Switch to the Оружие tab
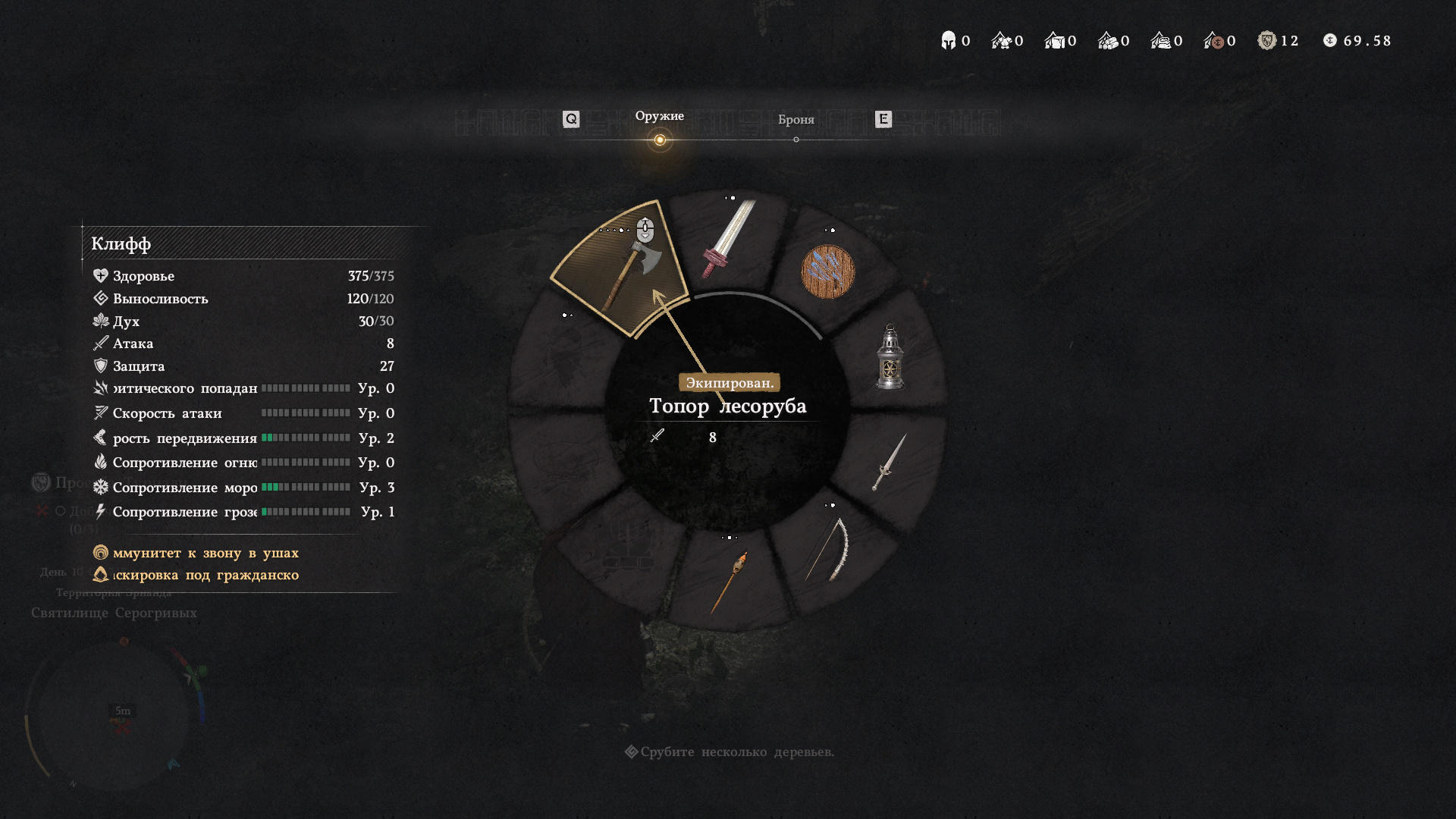This screenshot has width=1456, height=819. click(659, 117)
